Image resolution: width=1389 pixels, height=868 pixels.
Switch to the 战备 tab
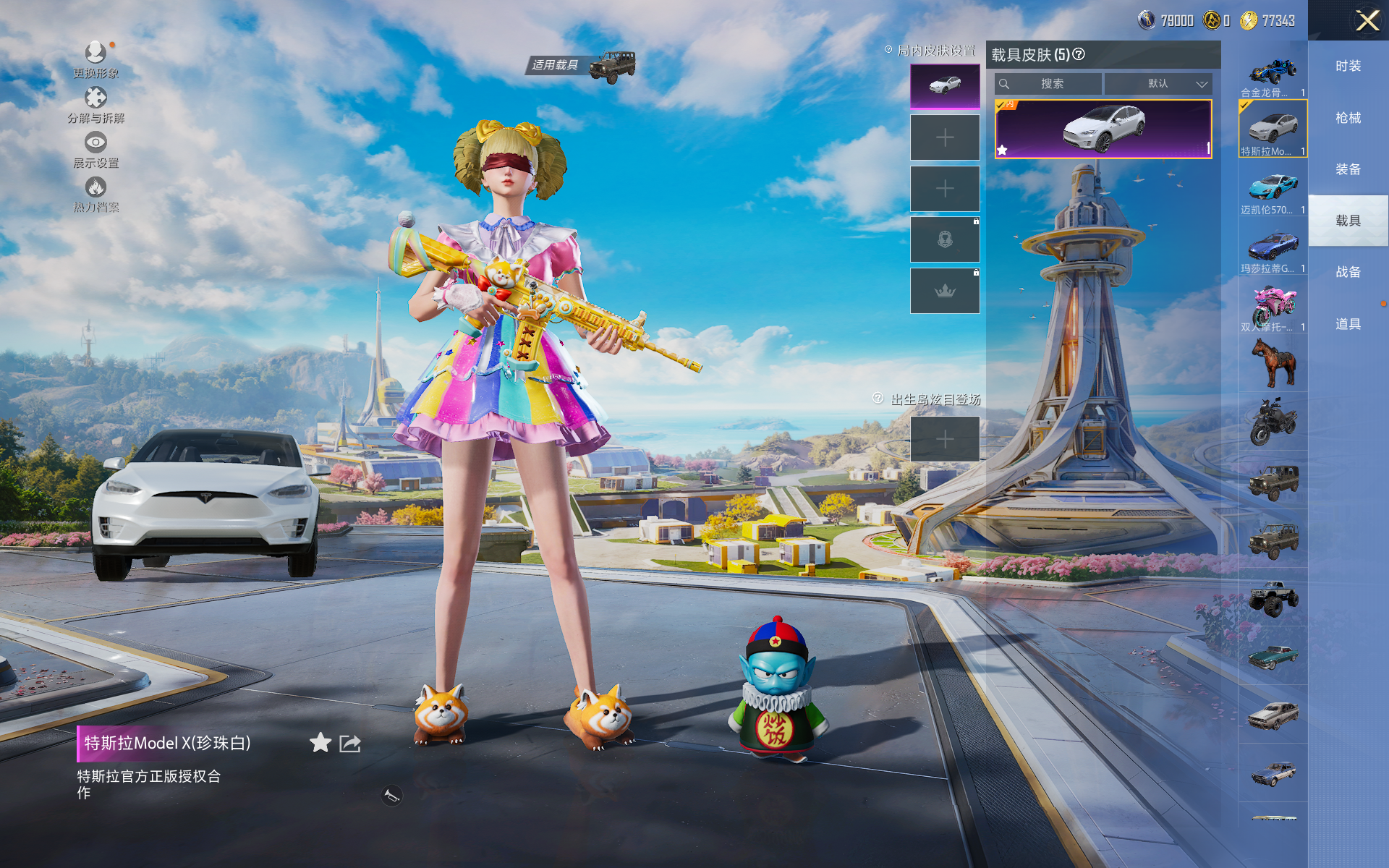click(x=1348, y=272)
